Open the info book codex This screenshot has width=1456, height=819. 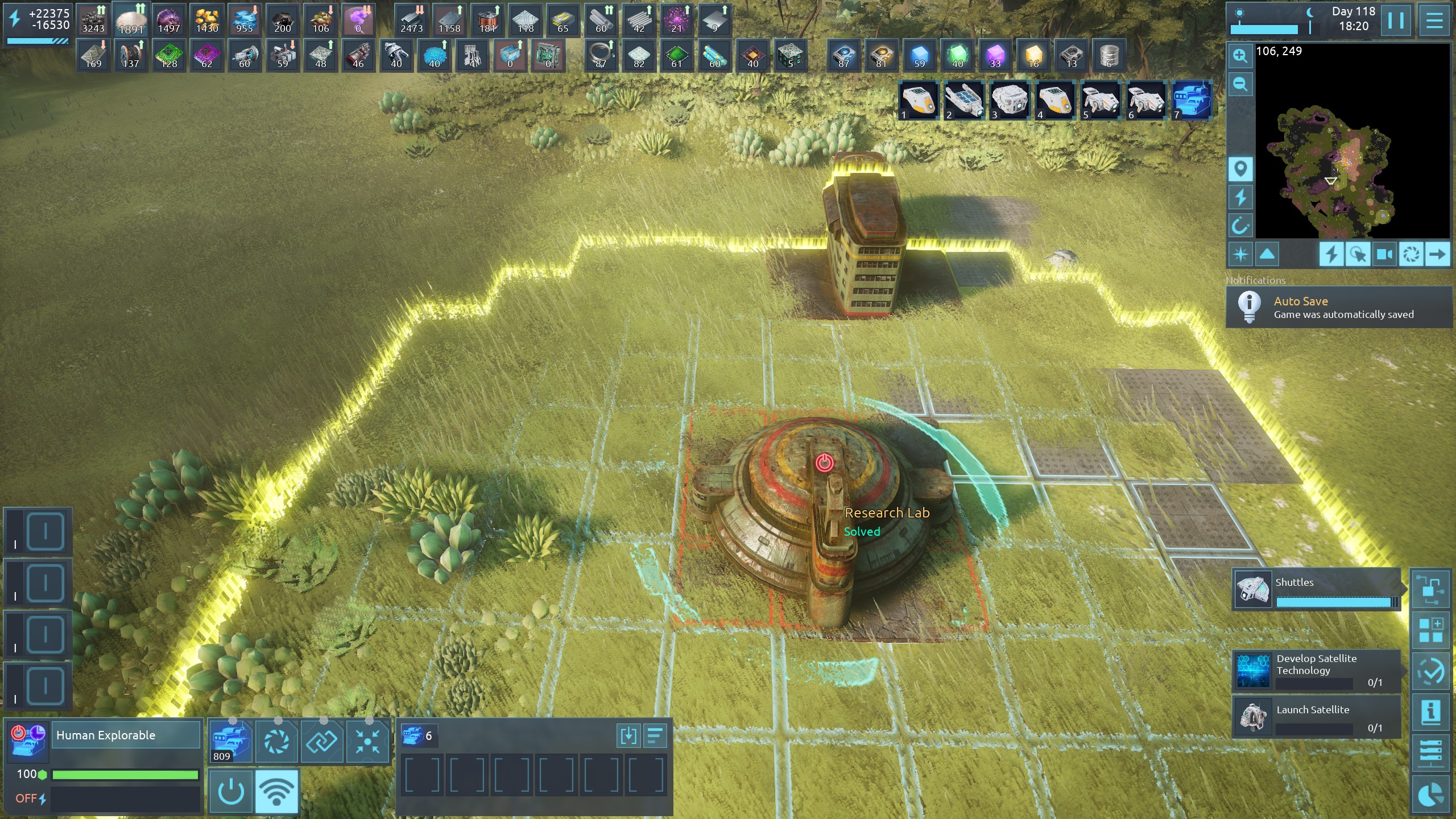1430,712
